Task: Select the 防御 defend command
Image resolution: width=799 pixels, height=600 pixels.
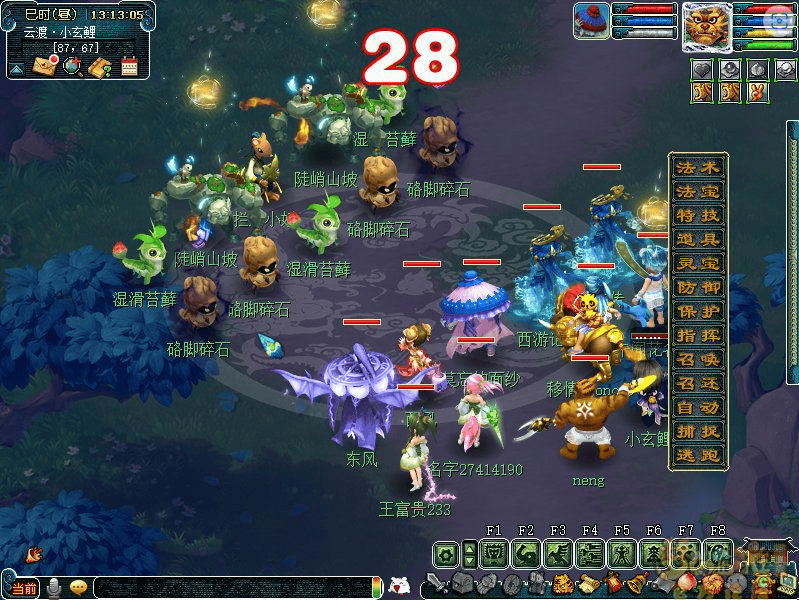Action: [698, 287]
